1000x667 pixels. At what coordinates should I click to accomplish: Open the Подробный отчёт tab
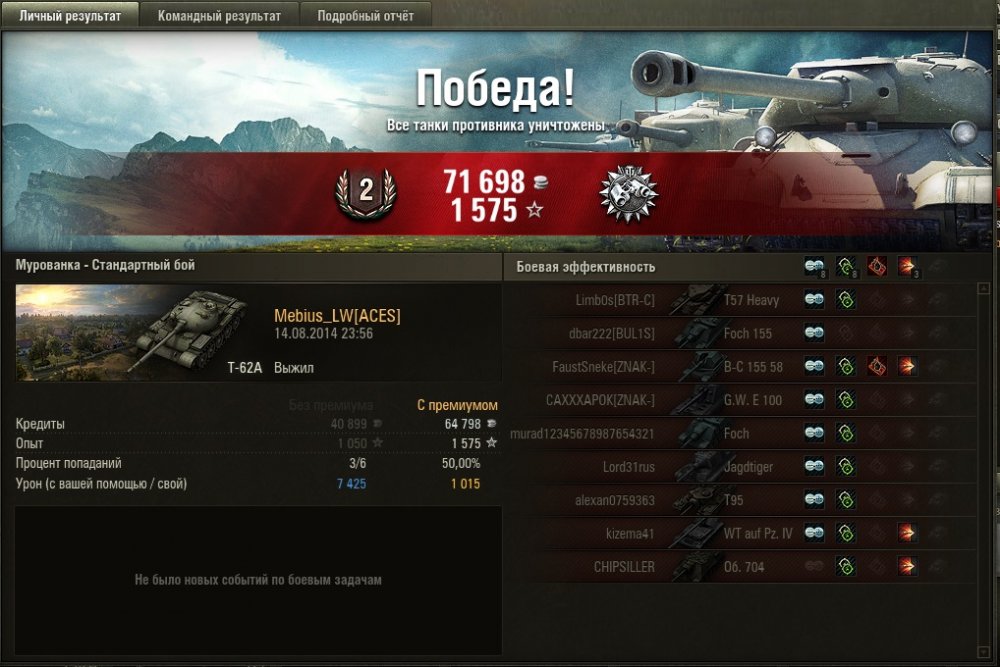pyautogui.click(x=365, y=16)
